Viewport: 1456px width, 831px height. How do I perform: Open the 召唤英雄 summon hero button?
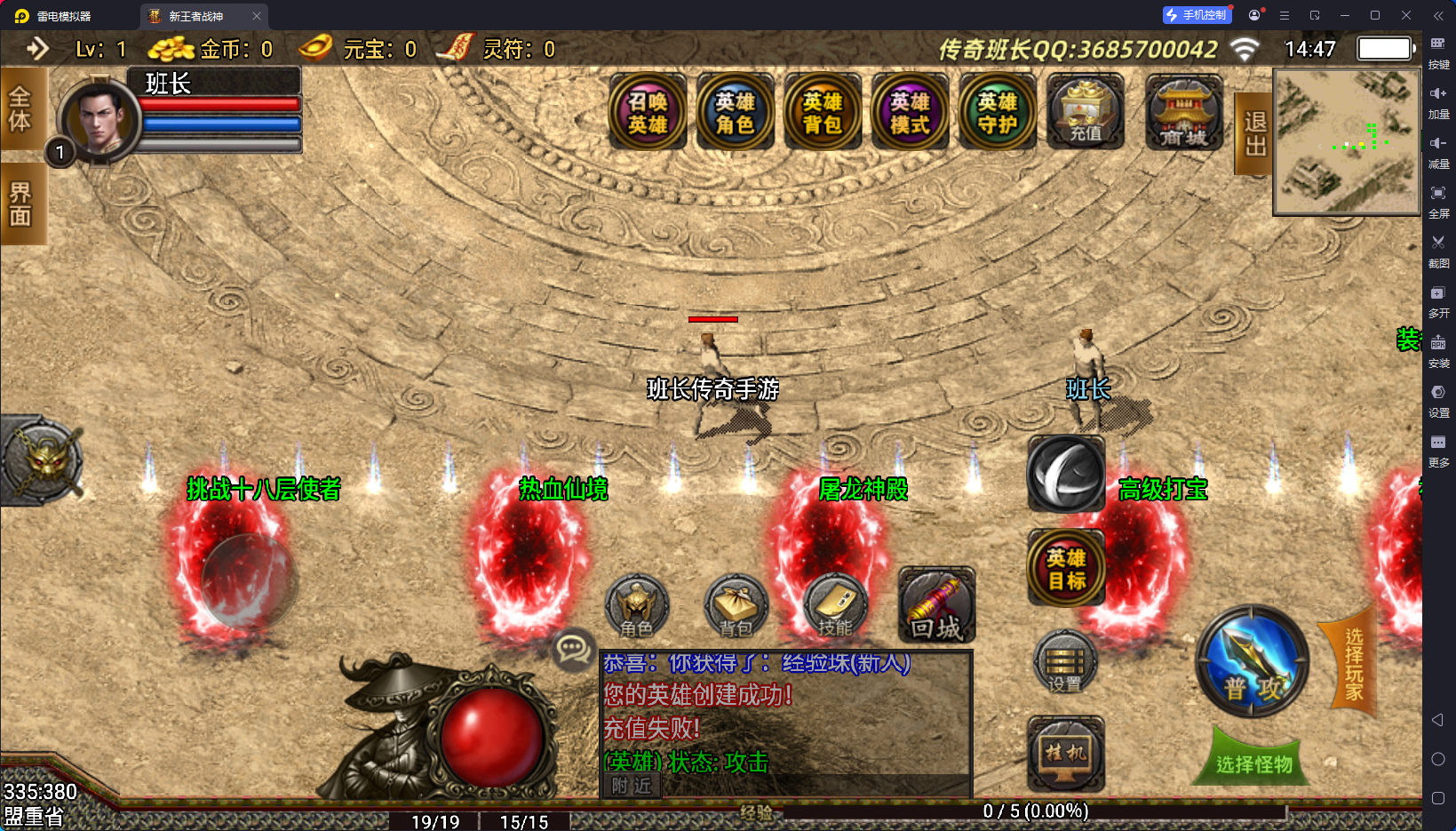648,113
